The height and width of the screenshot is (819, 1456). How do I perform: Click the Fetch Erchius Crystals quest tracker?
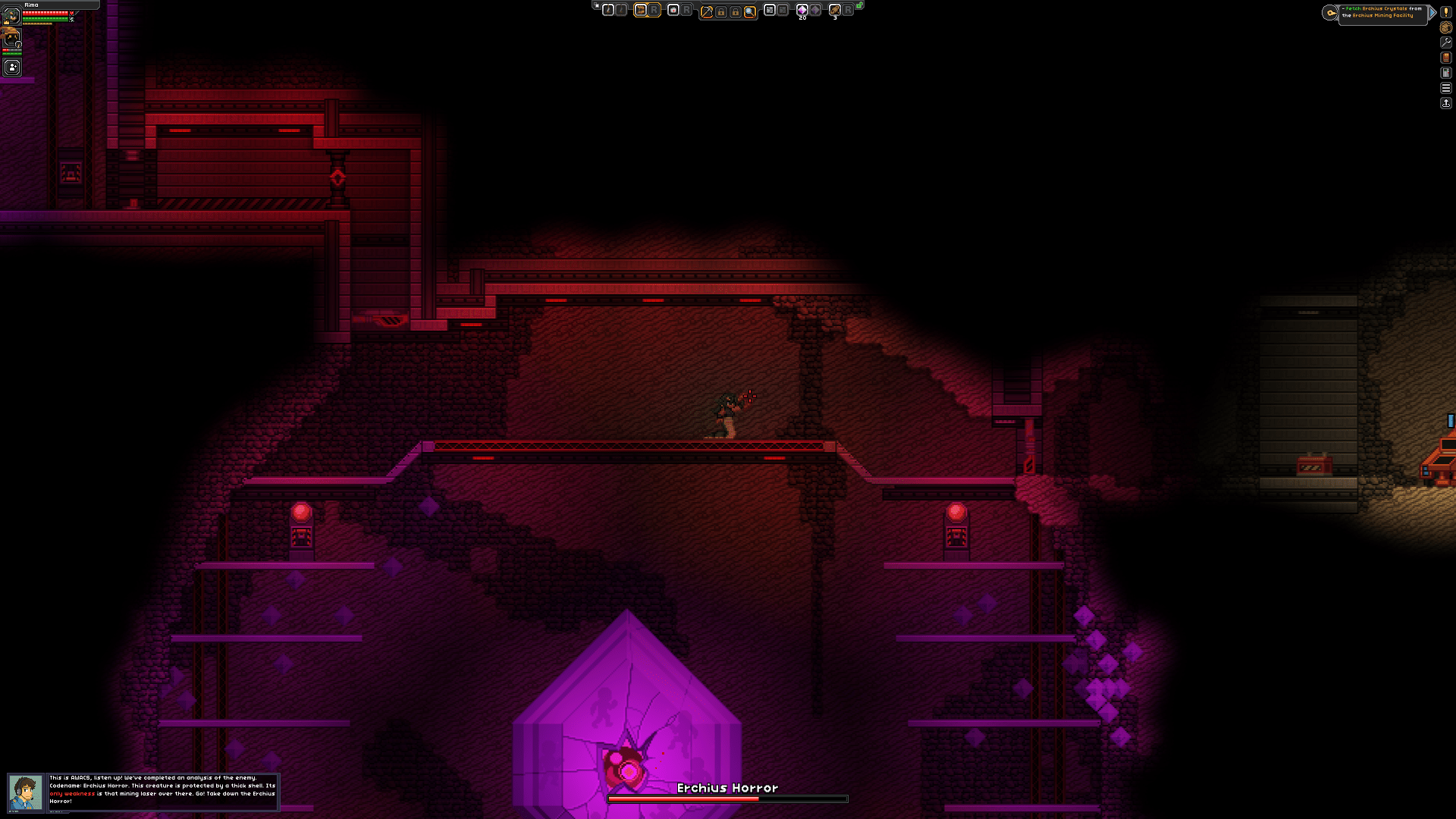1382,13
